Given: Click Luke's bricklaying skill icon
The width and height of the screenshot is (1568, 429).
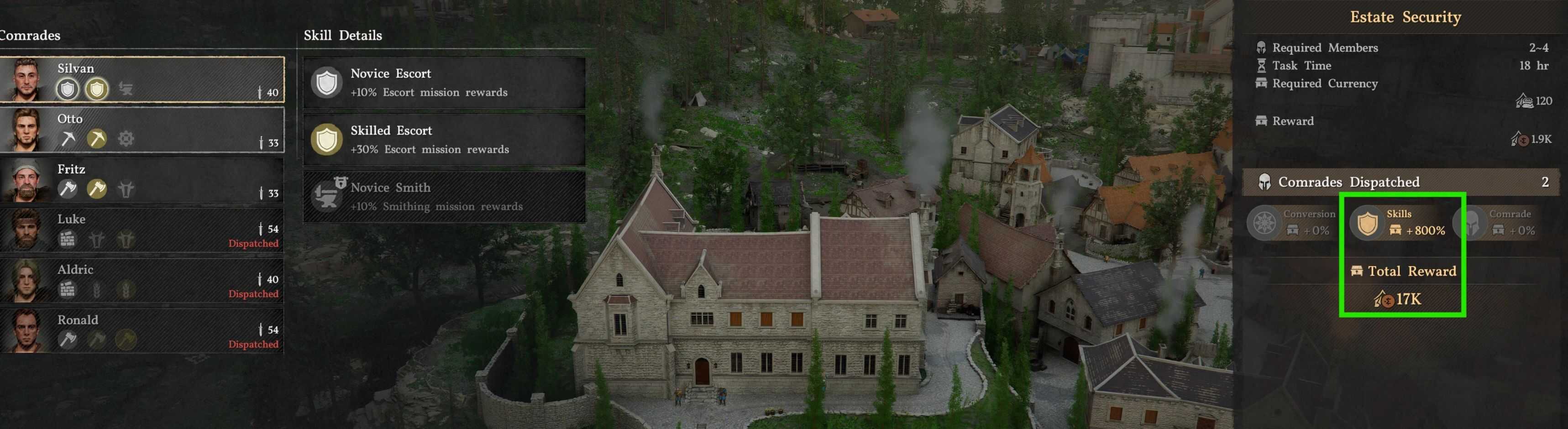Looking at the screenshot, I should [x=68, y=240].
